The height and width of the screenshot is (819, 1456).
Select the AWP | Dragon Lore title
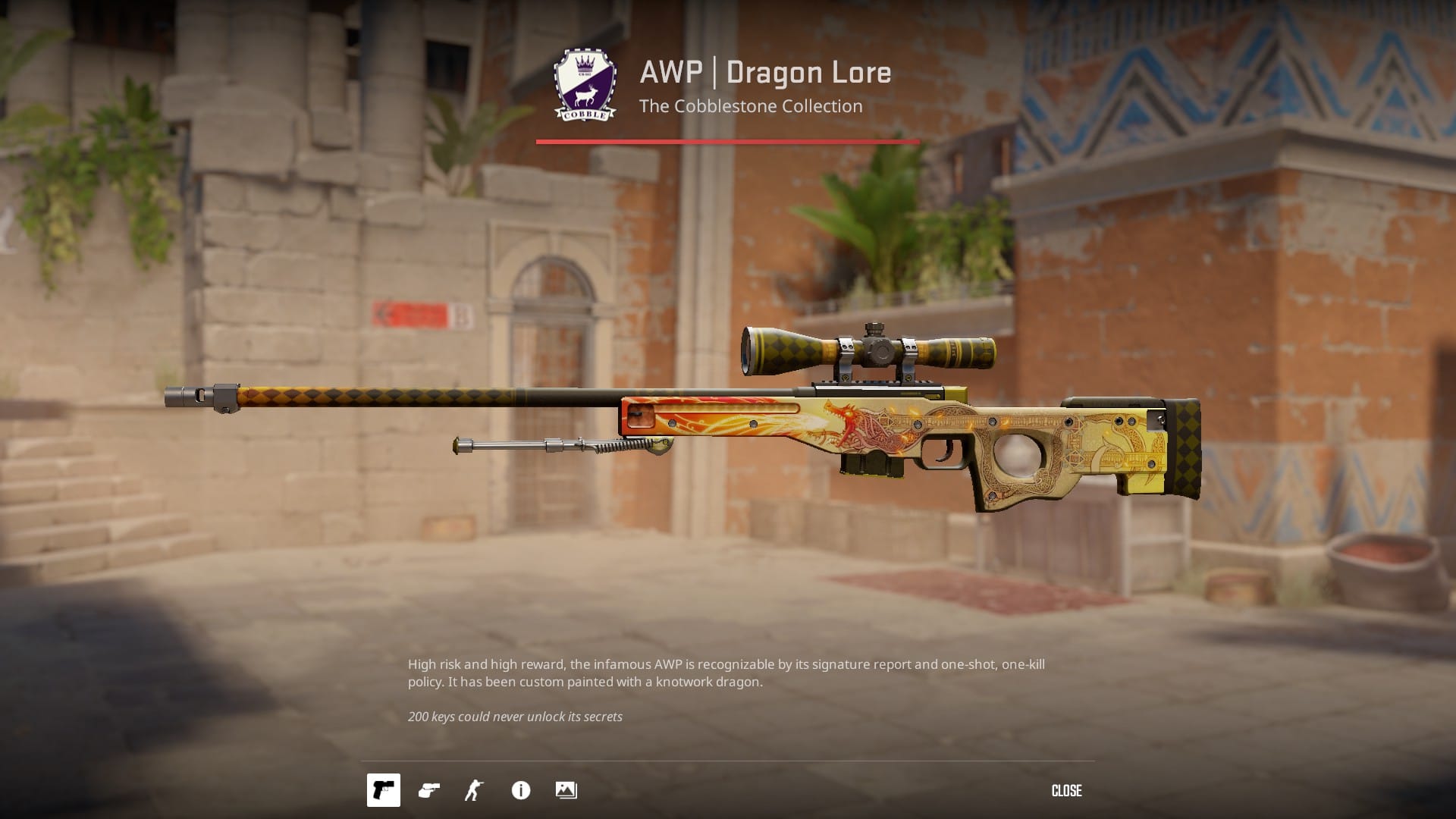[765, 72]
